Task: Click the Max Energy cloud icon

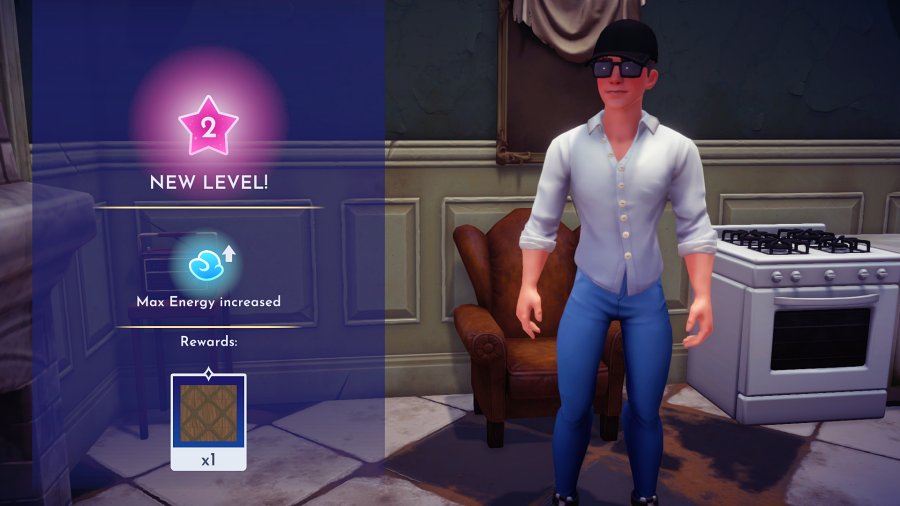Action: click(x=208, y=263)
